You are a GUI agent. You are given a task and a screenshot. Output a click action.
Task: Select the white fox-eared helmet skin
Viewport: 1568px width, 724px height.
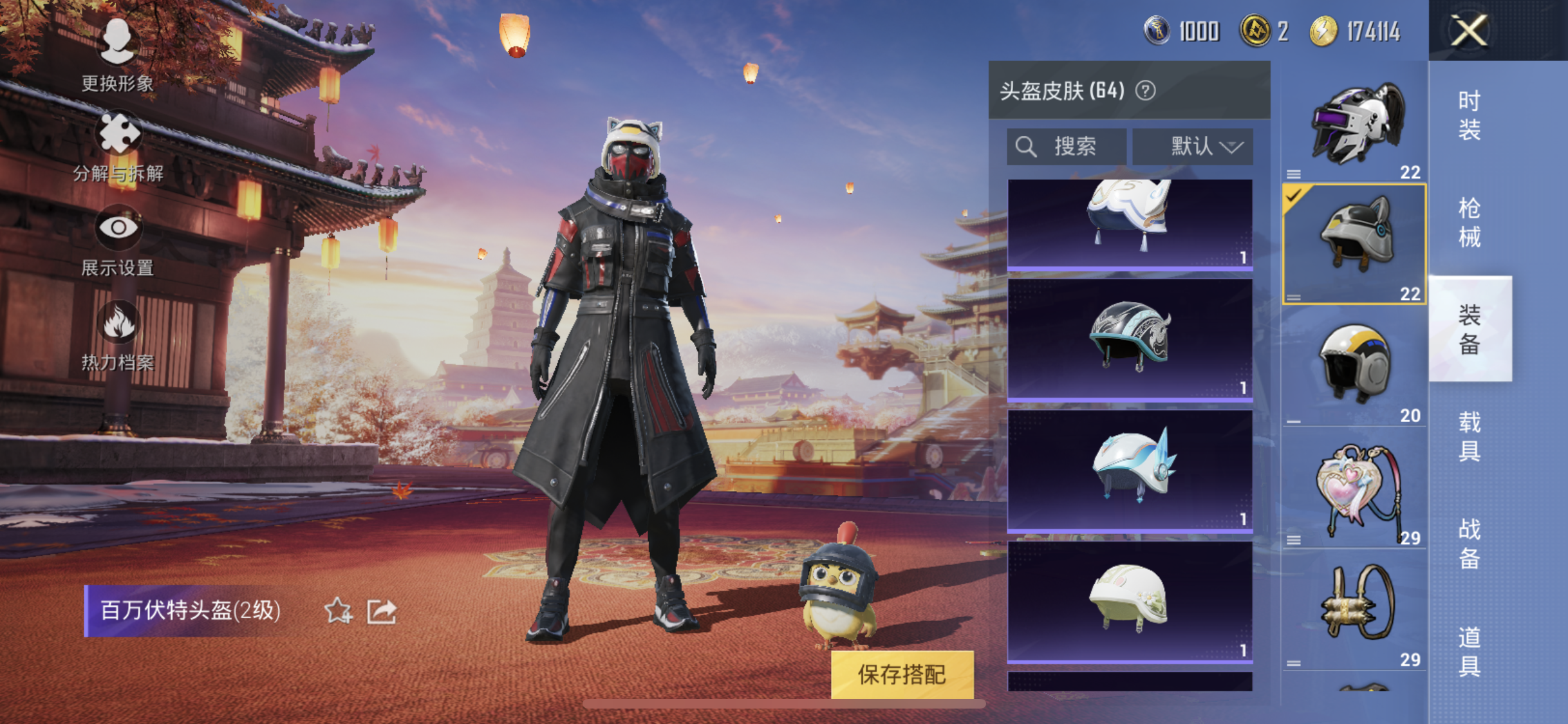pyautogui.click(x=1130, y=223)
